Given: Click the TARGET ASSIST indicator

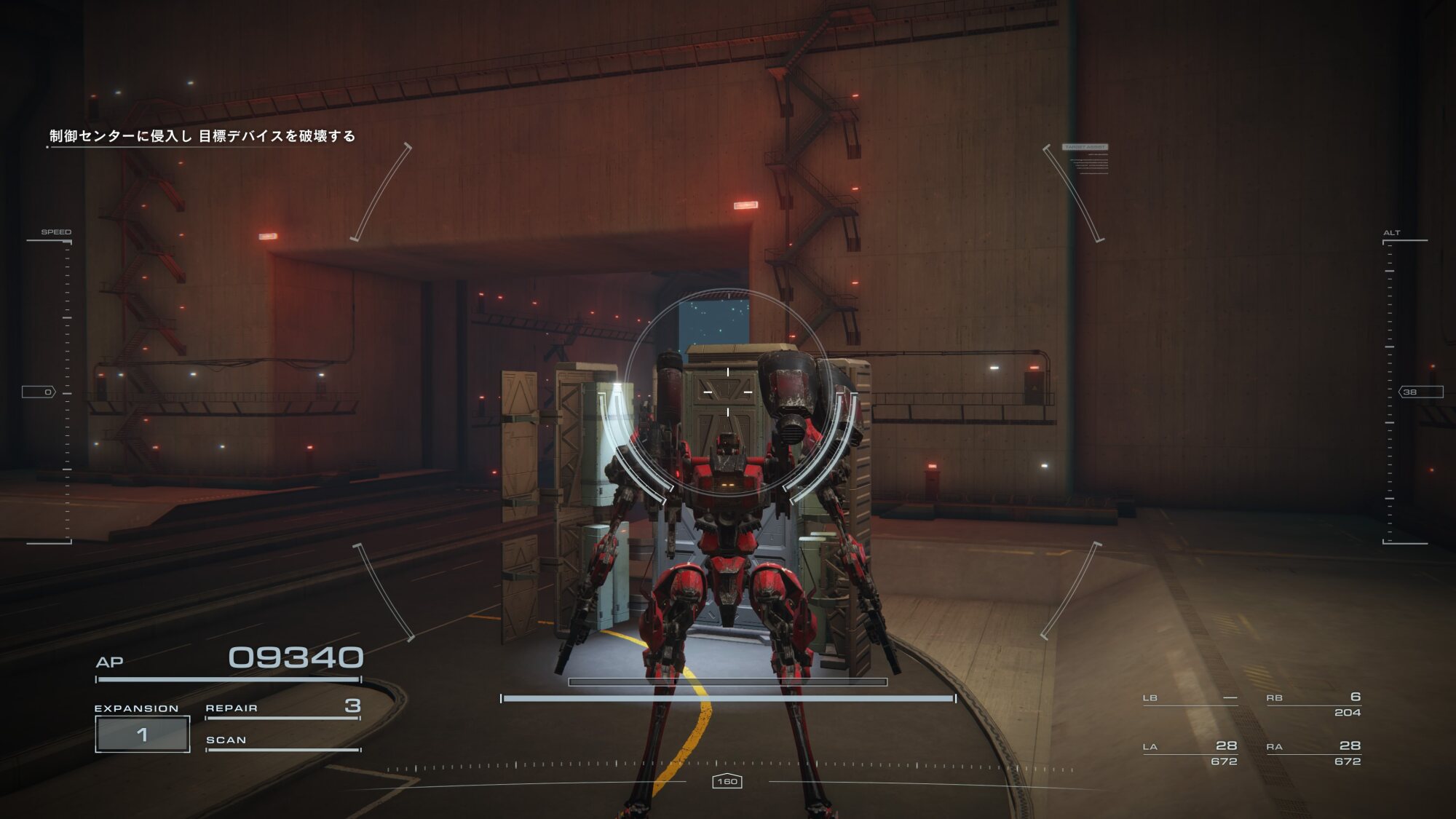Looking at the screenshot, I should 1085,147.
